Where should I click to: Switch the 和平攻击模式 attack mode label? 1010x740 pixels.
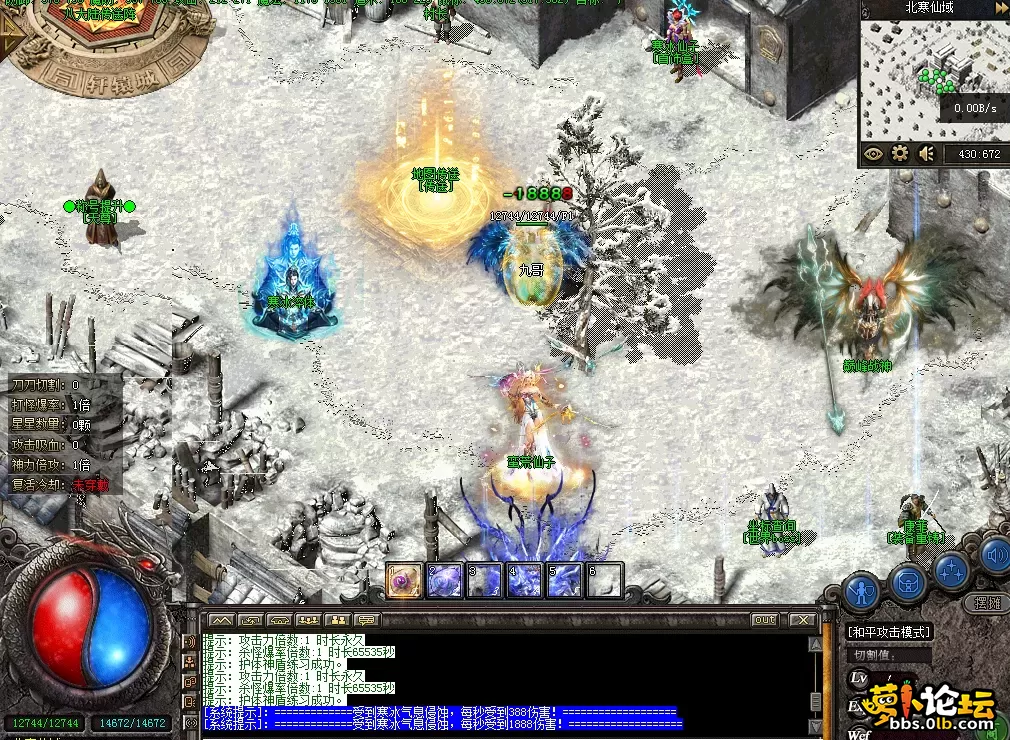pos(889,632)
